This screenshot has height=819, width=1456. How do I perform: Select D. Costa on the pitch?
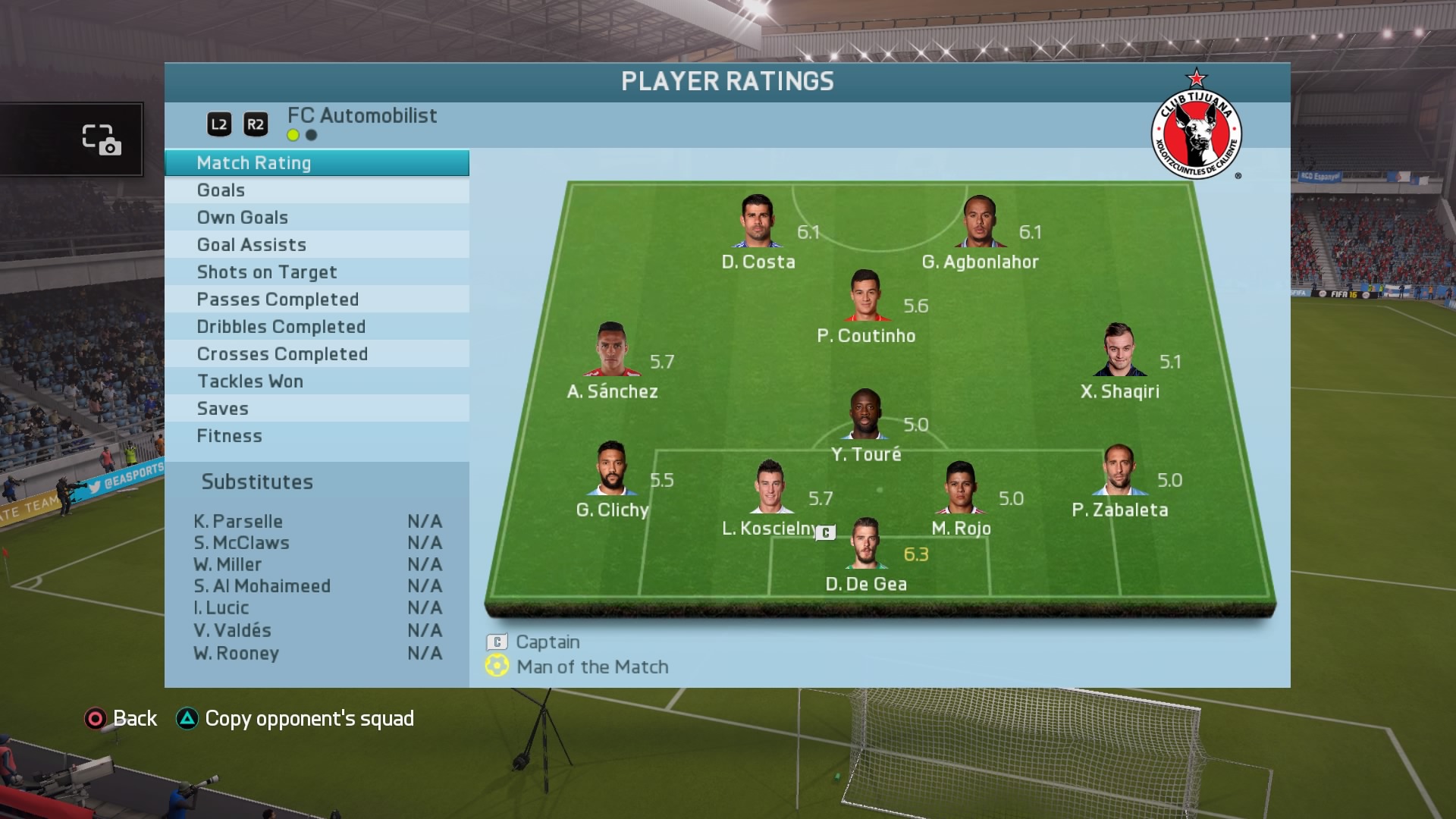coord(757,221)
